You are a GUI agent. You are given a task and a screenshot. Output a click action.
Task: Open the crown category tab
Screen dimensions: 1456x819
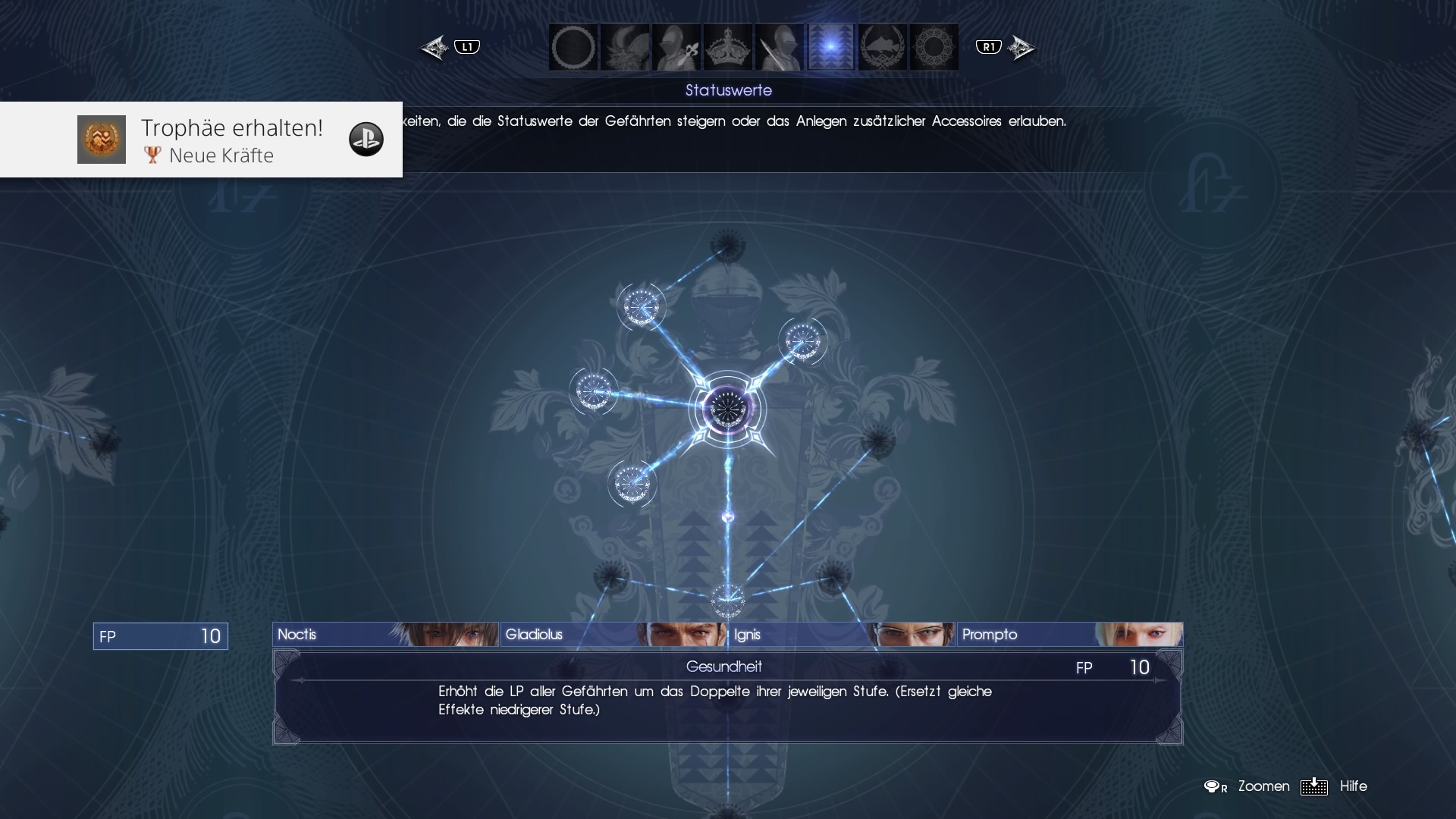coord(728,47)
